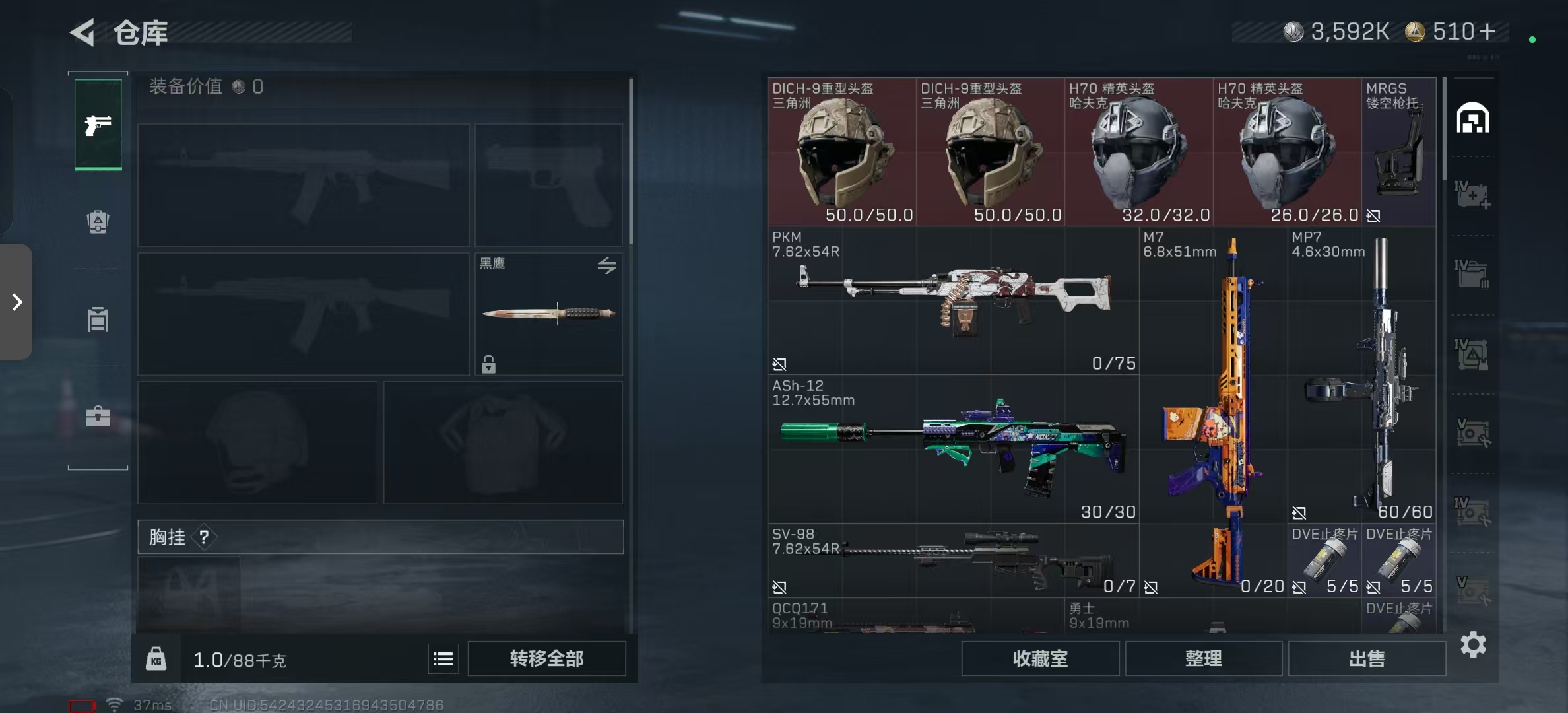Choose the MP7 submachine gun
The width and height of the screenshot is (1568, 713).
pos(1362,374)
